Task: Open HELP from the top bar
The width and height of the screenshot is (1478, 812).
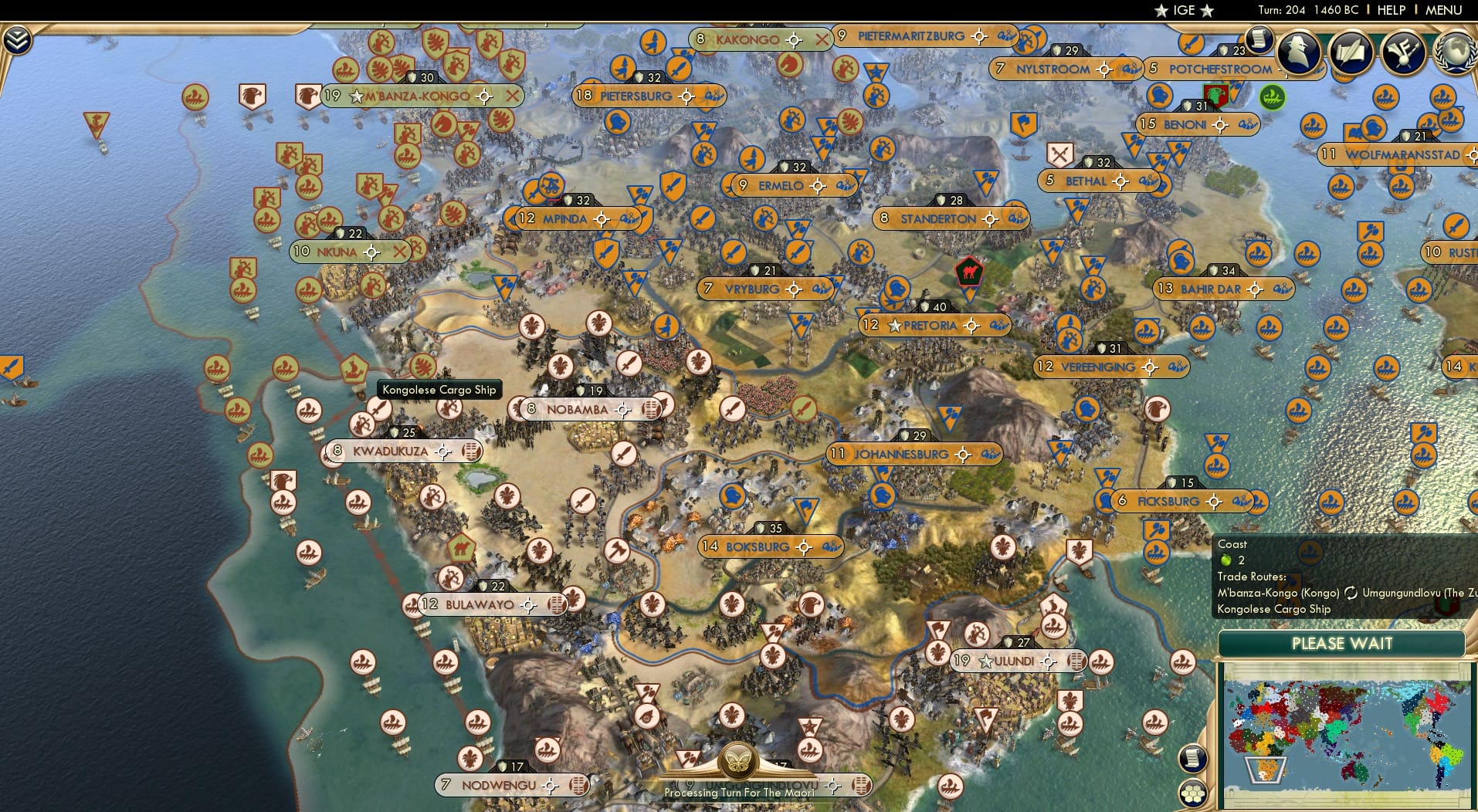Action: tap(1390, 10)
